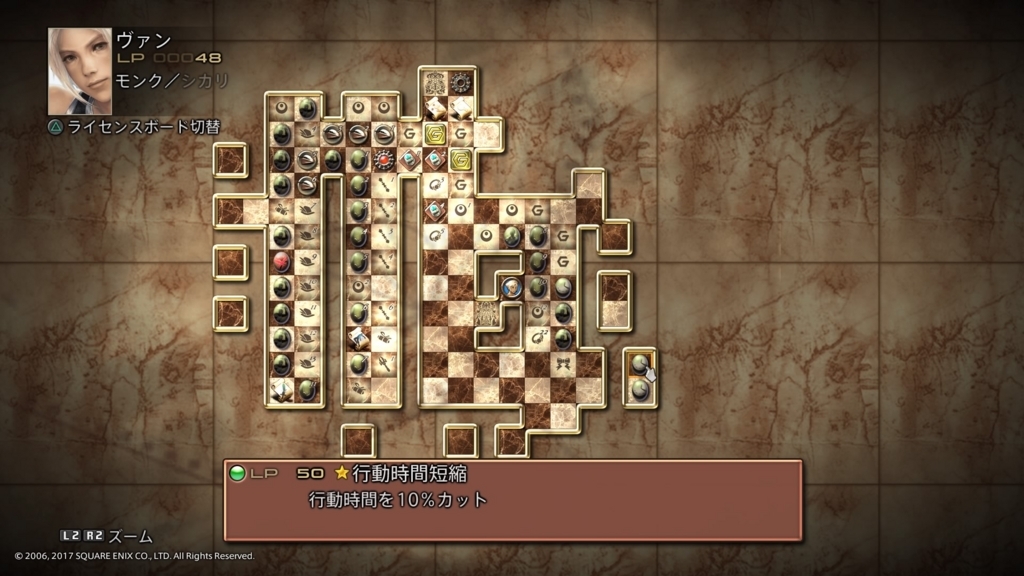The width and height of the screenshot is (1024, 576).
Task: Select the highlighted 行動時間短縮 license tile
Action: [x=640, y=365]
